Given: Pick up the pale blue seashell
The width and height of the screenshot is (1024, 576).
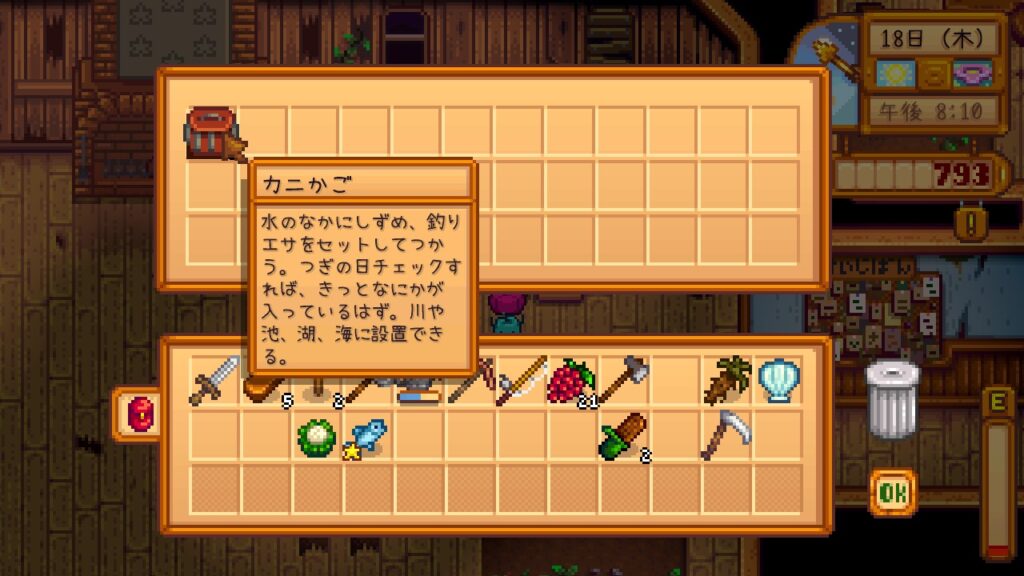Looking at the screenshot, I should (x=777, y=381).
